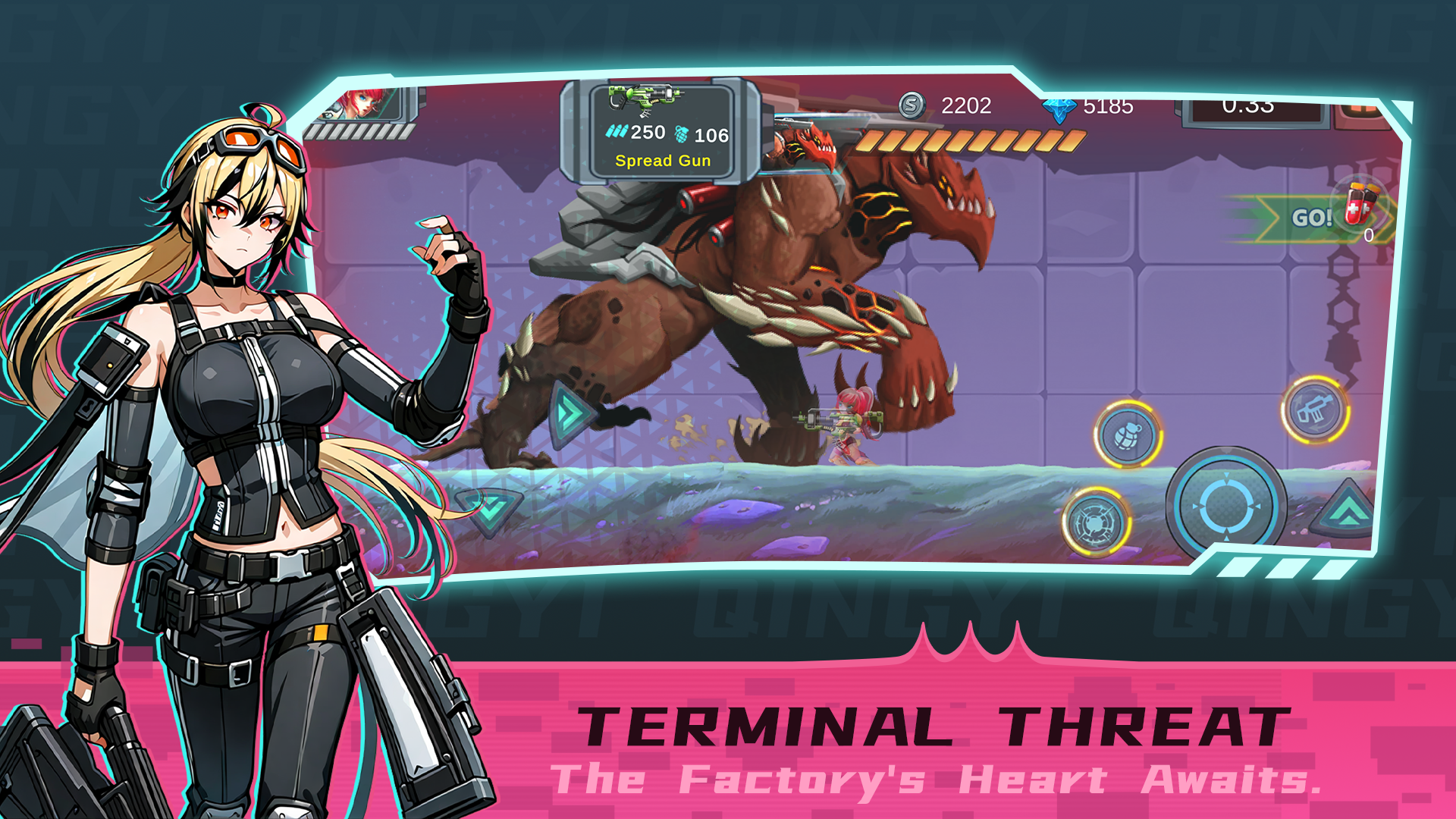The width and height of the screenshot is (1456, 819).
Task: Pause the game with the orange button
Action: tap(1361, 111)
